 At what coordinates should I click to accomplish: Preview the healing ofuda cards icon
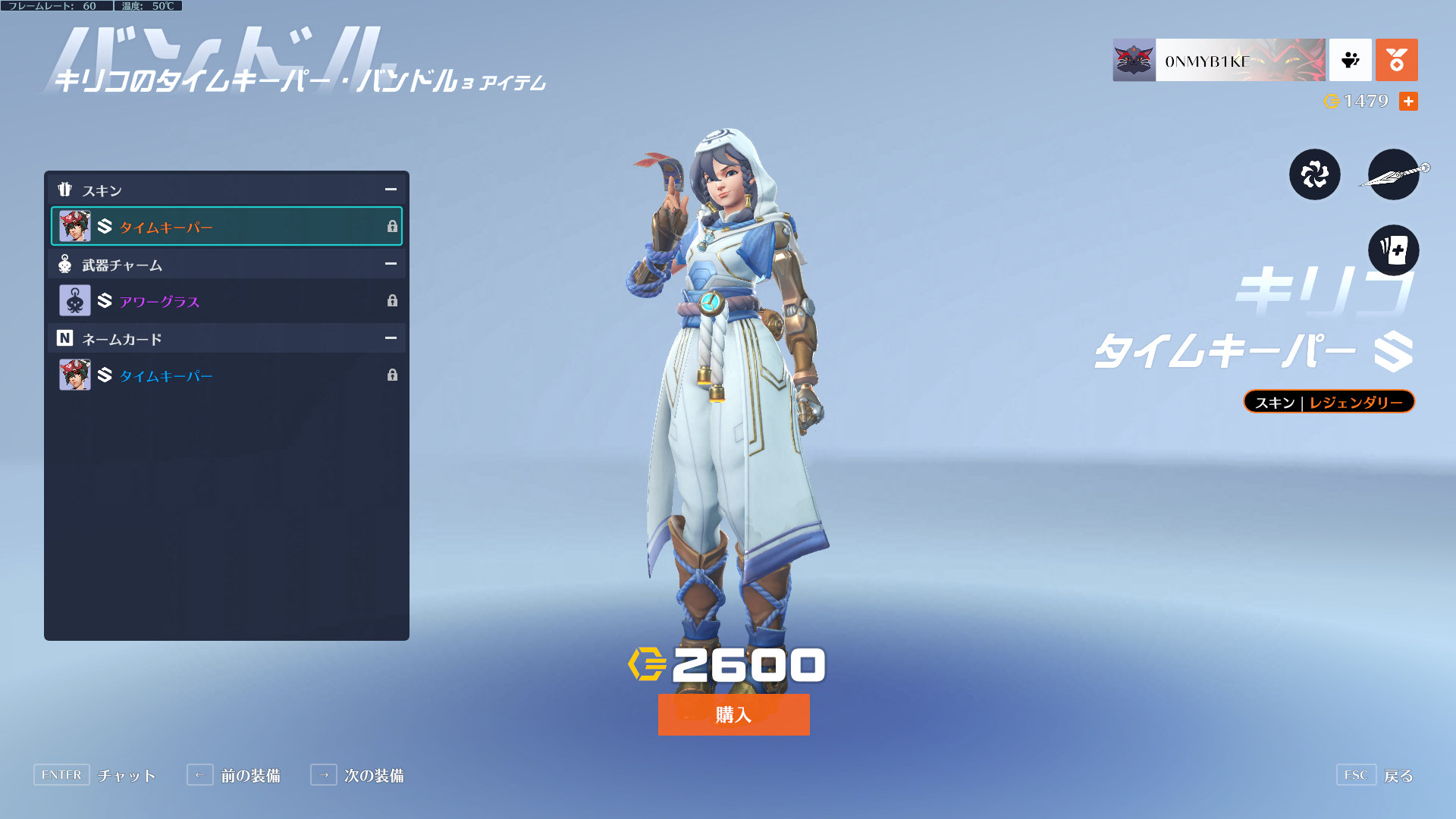pyautogui.click(x=1393, y=250)
